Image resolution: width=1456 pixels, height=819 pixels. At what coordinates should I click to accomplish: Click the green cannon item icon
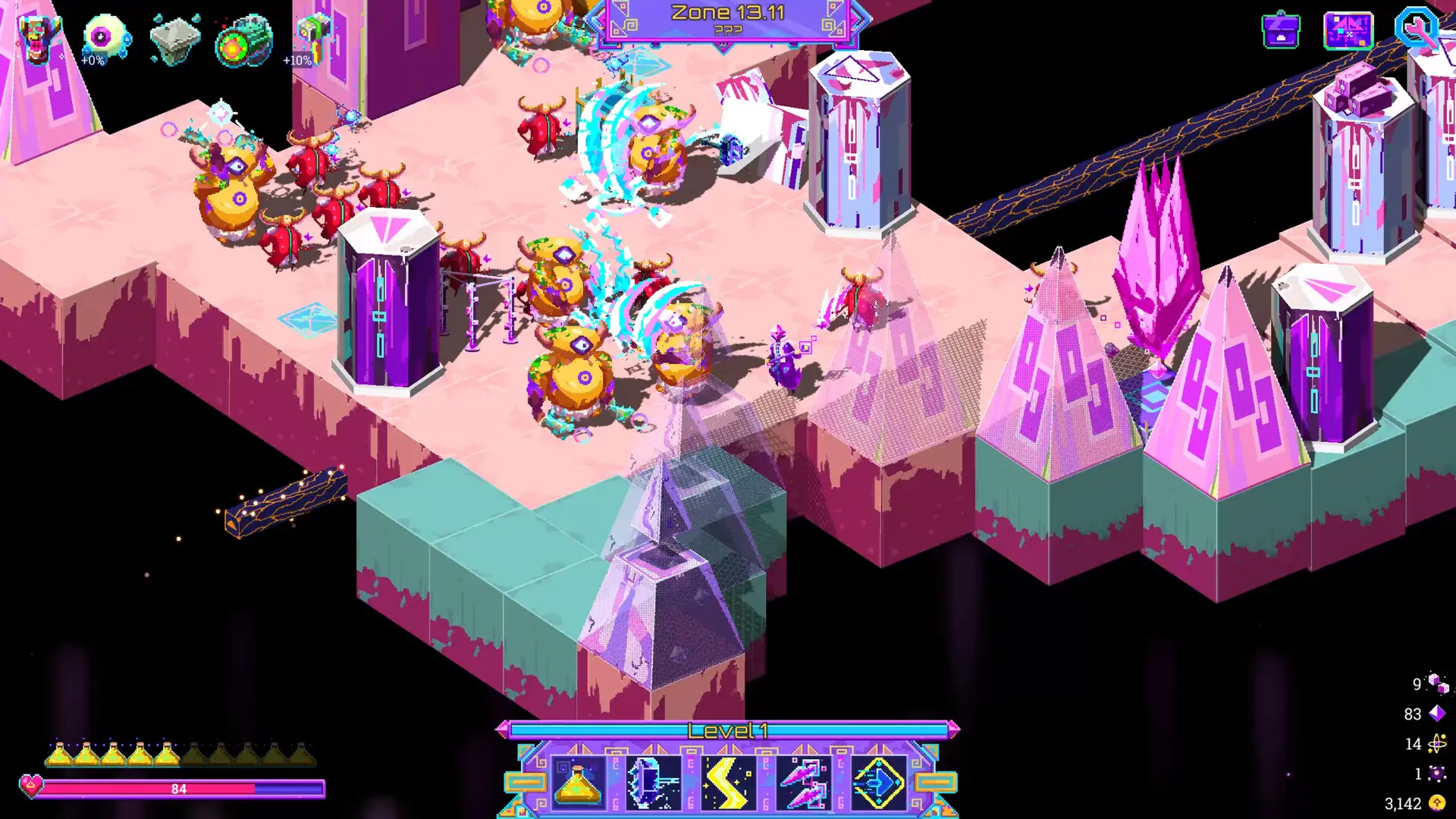(x=244, y=39)
